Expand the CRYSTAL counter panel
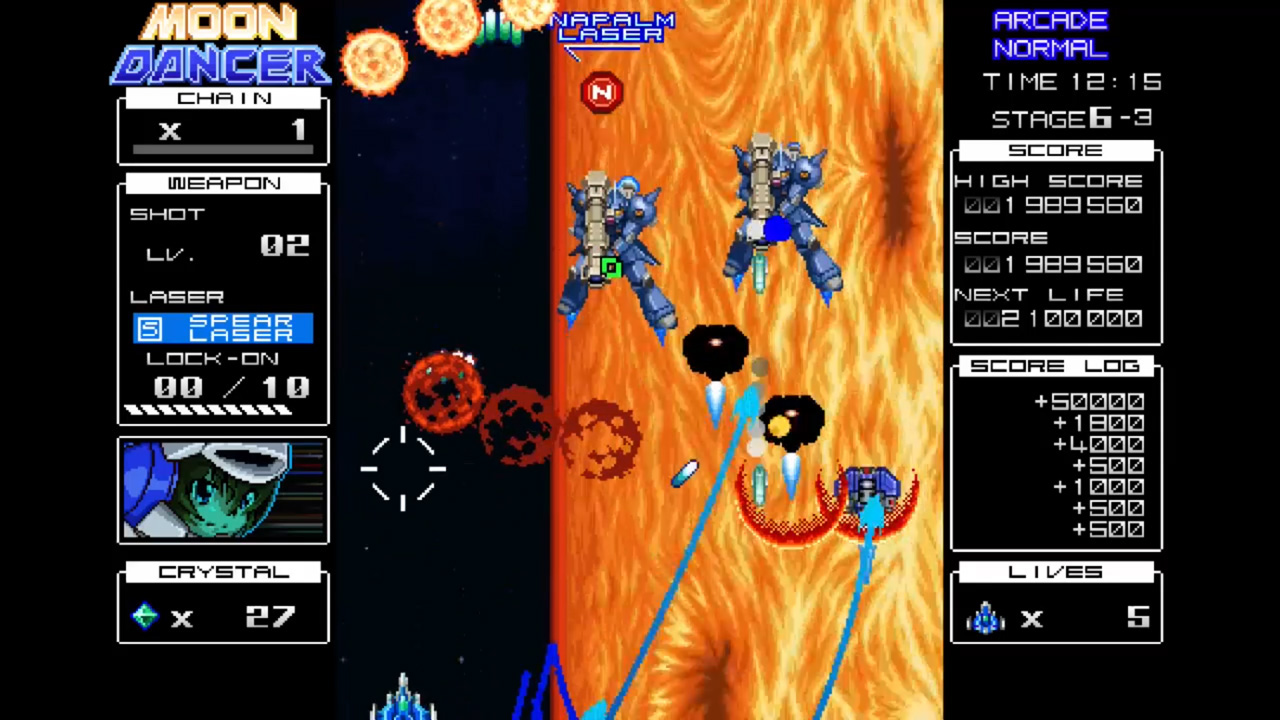The image size is (1280, 720). tap(222, 571)
